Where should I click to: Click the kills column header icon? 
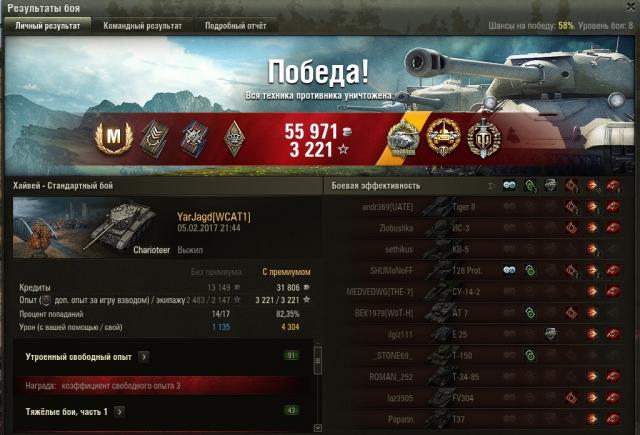click(613, 185)
